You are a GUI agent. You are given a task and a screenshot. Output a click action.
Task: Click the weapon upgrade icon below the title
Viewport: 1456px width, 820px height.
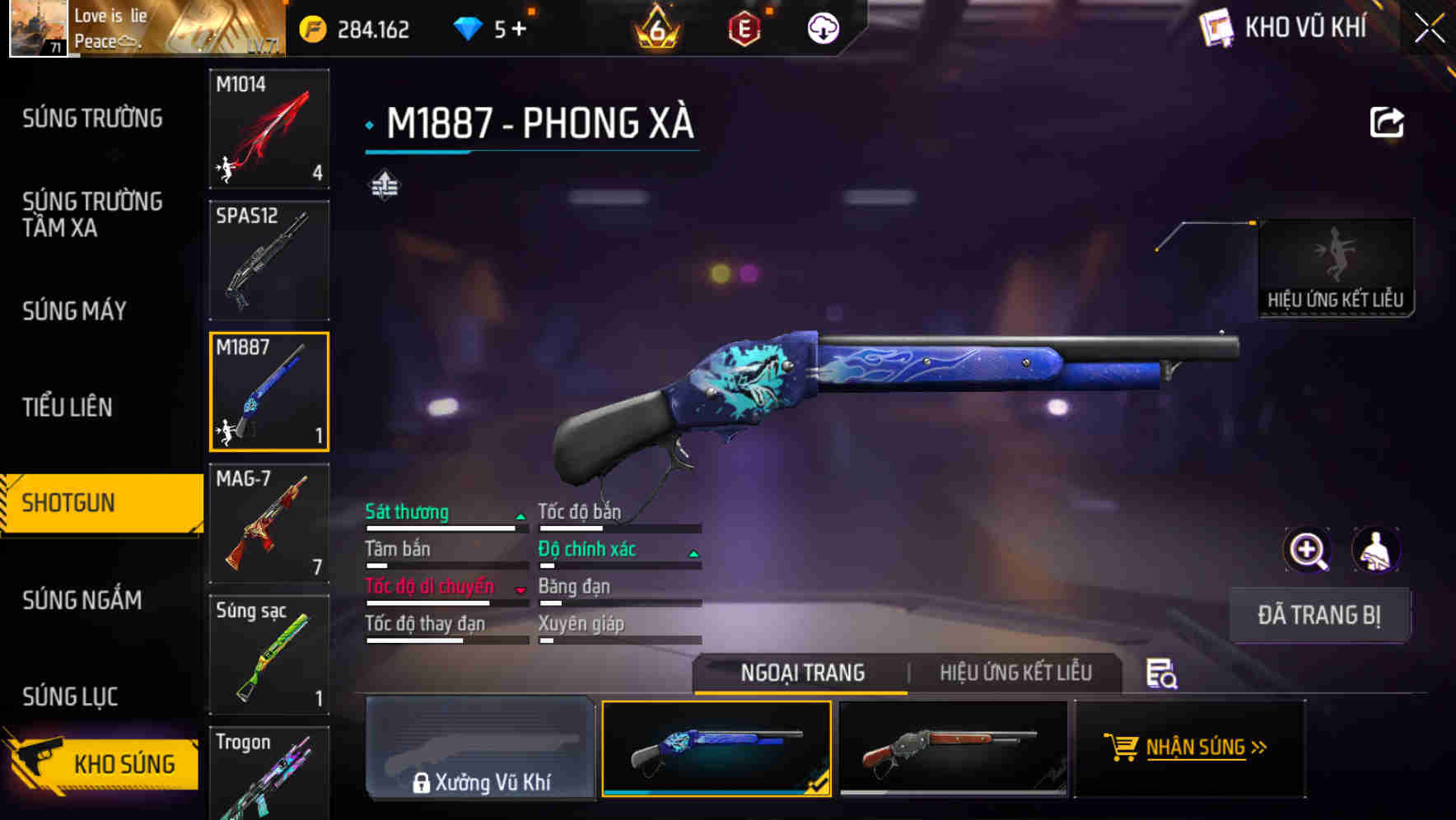(x=385, y=186)
